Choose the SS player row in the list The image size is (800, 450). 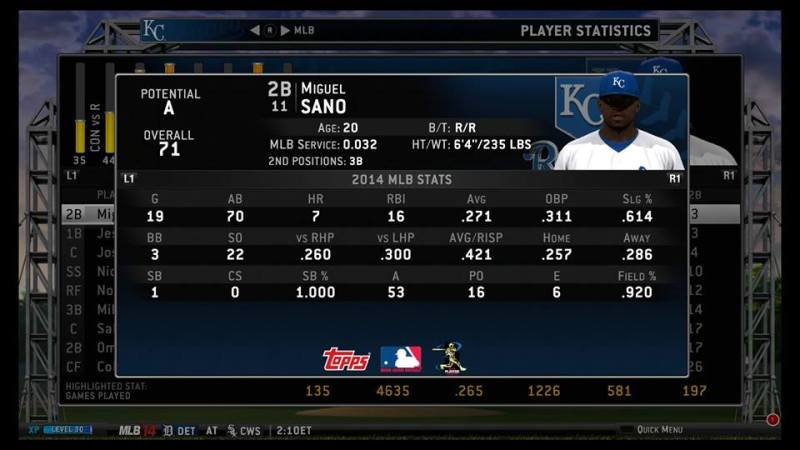point(88,271)
